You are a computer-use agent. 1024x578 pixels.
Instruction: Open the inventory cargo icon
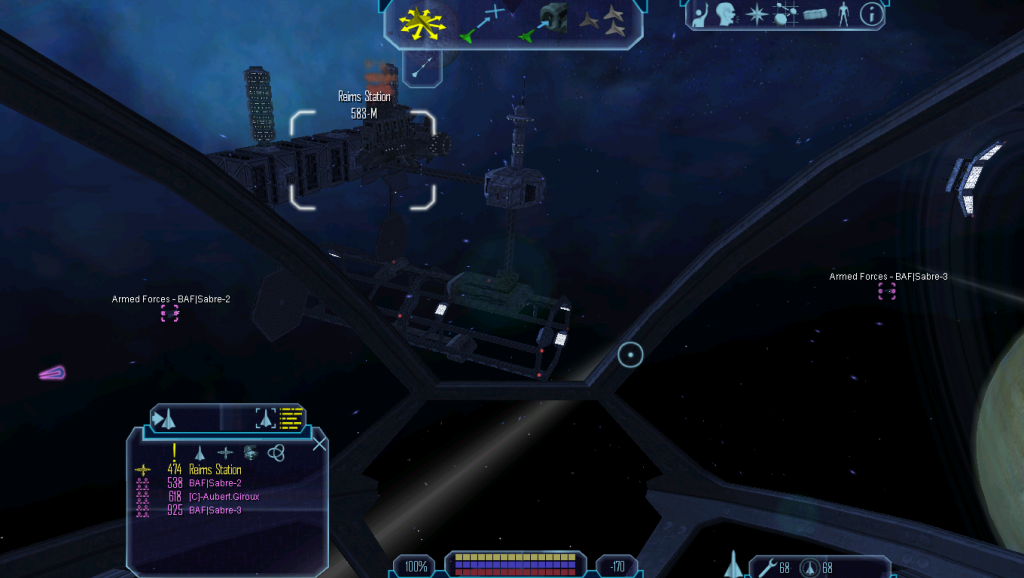pos(816,14)
